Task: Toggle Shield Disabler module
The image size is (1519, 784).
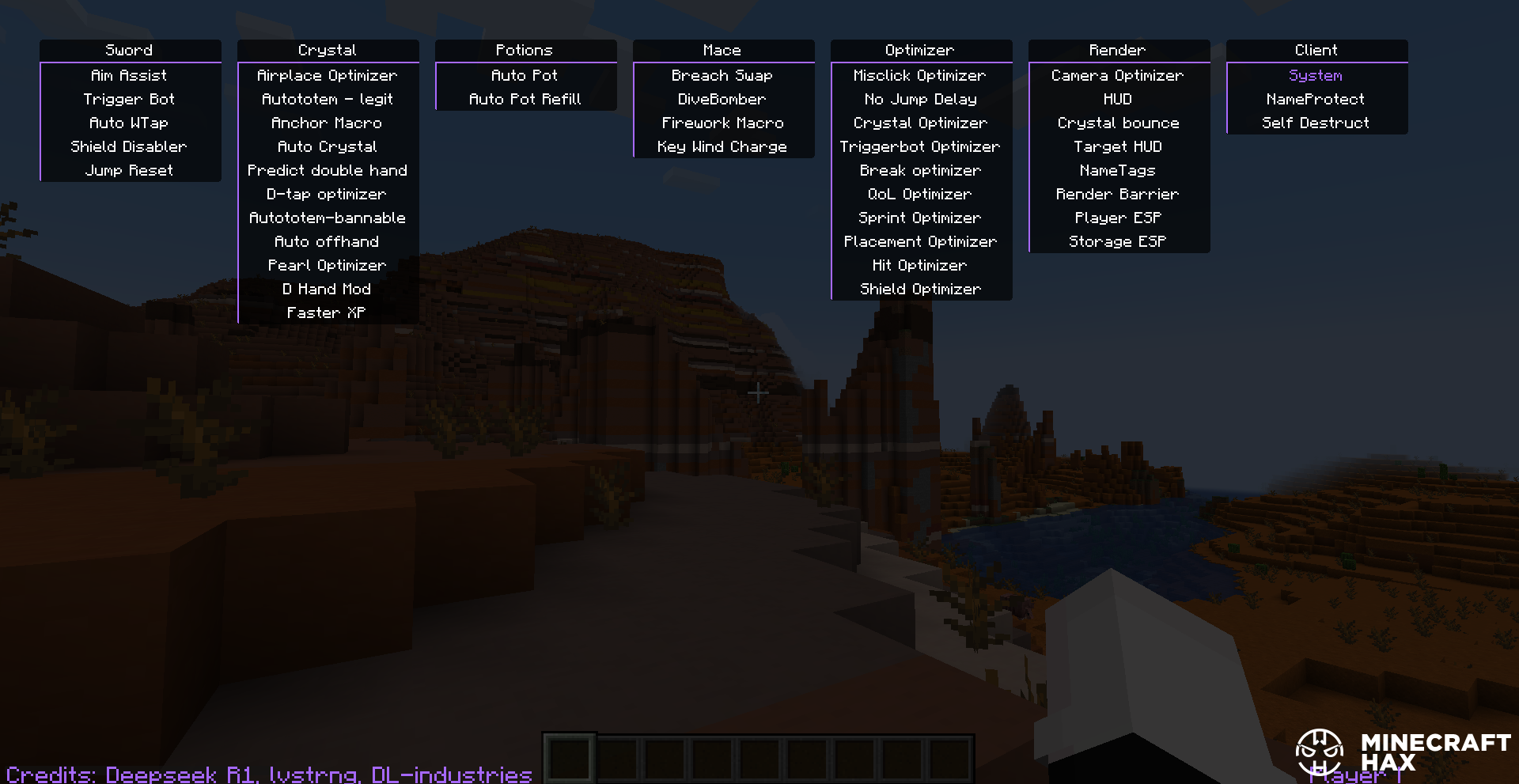Action: tap(129, 147)
